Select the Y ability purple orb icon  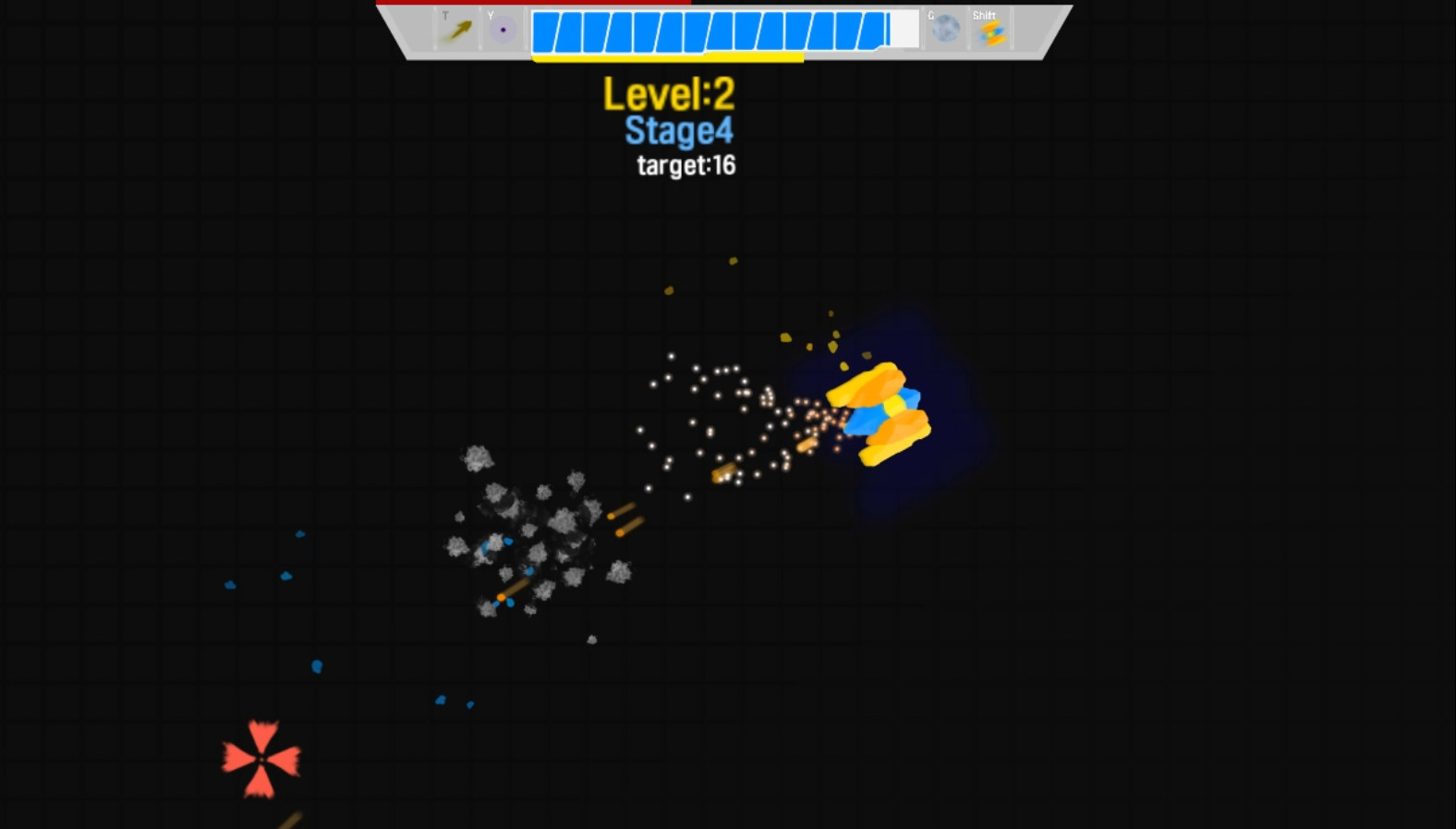[503, 29]
